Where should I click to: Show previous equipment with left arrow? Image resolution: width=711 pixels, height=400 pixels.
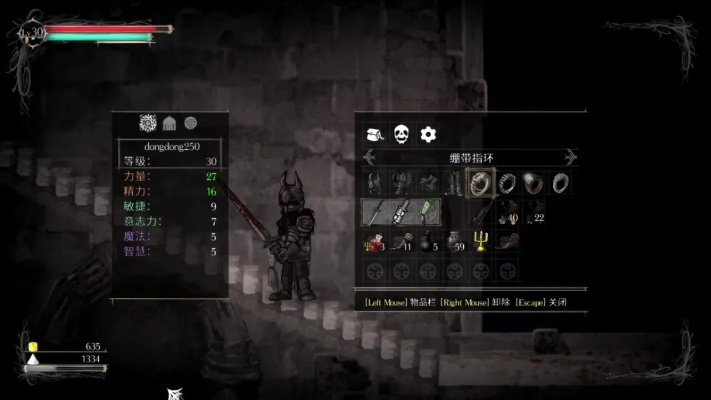coord(368,157)
